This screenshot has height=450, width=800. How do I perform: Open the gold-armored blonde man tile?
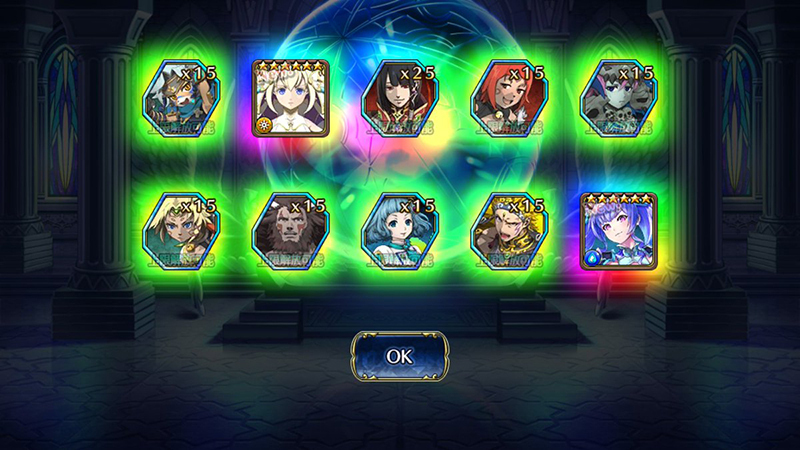tap(509, 231)
